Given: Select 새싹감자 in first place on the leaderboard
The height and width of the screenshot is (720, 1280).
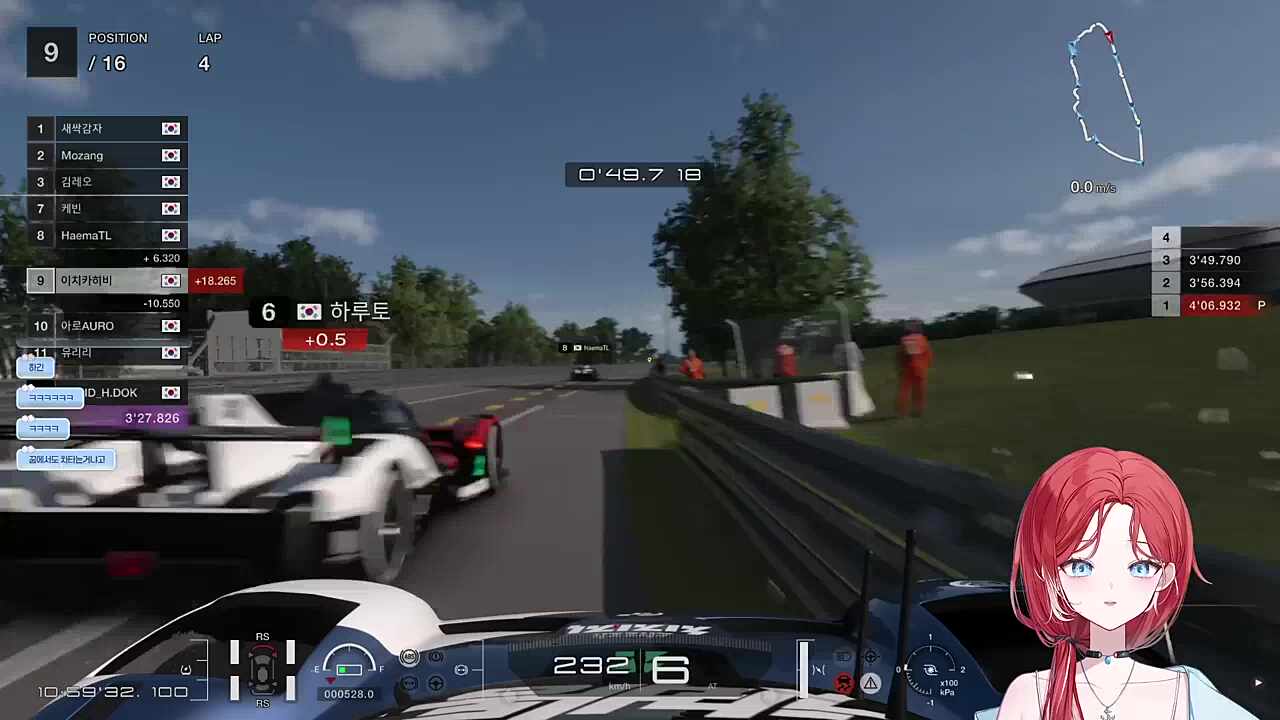Looking at the screenshot, I should 107,128.
